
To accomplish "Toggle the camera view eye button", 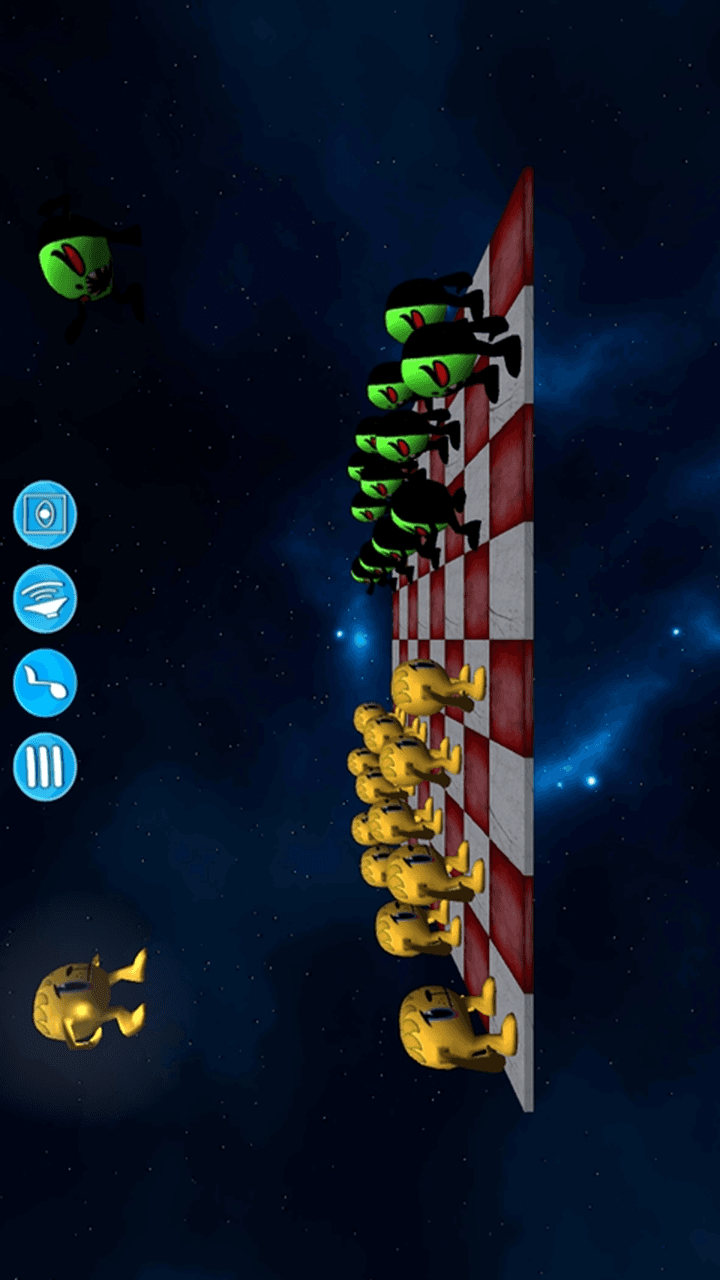I will [x=45, y=515].
